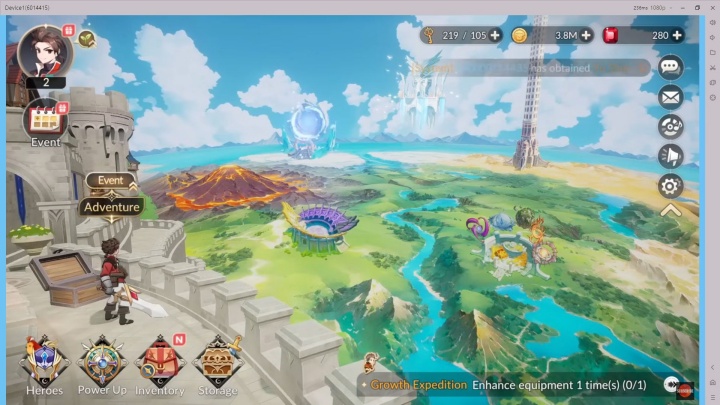Open the Power Up menu
The image size is (720, 405).
coord(103,364)
